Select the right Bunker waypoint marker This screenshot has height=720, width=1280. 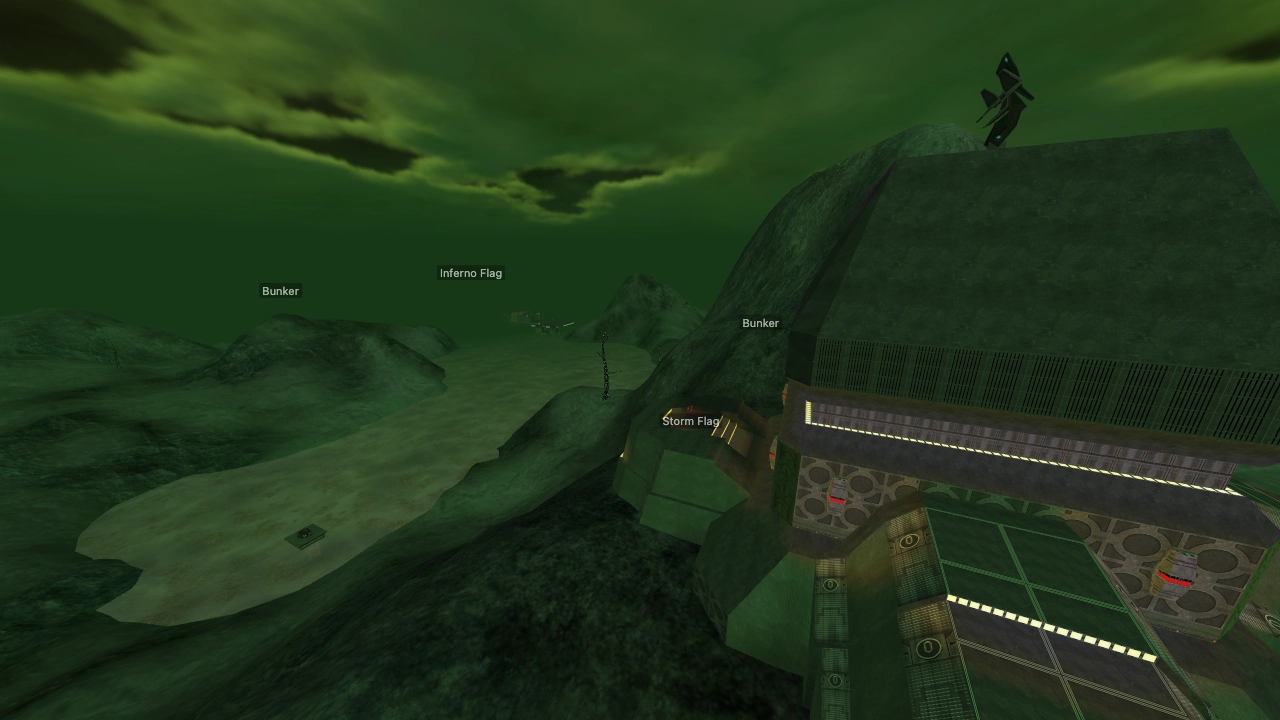pos(759,323)
